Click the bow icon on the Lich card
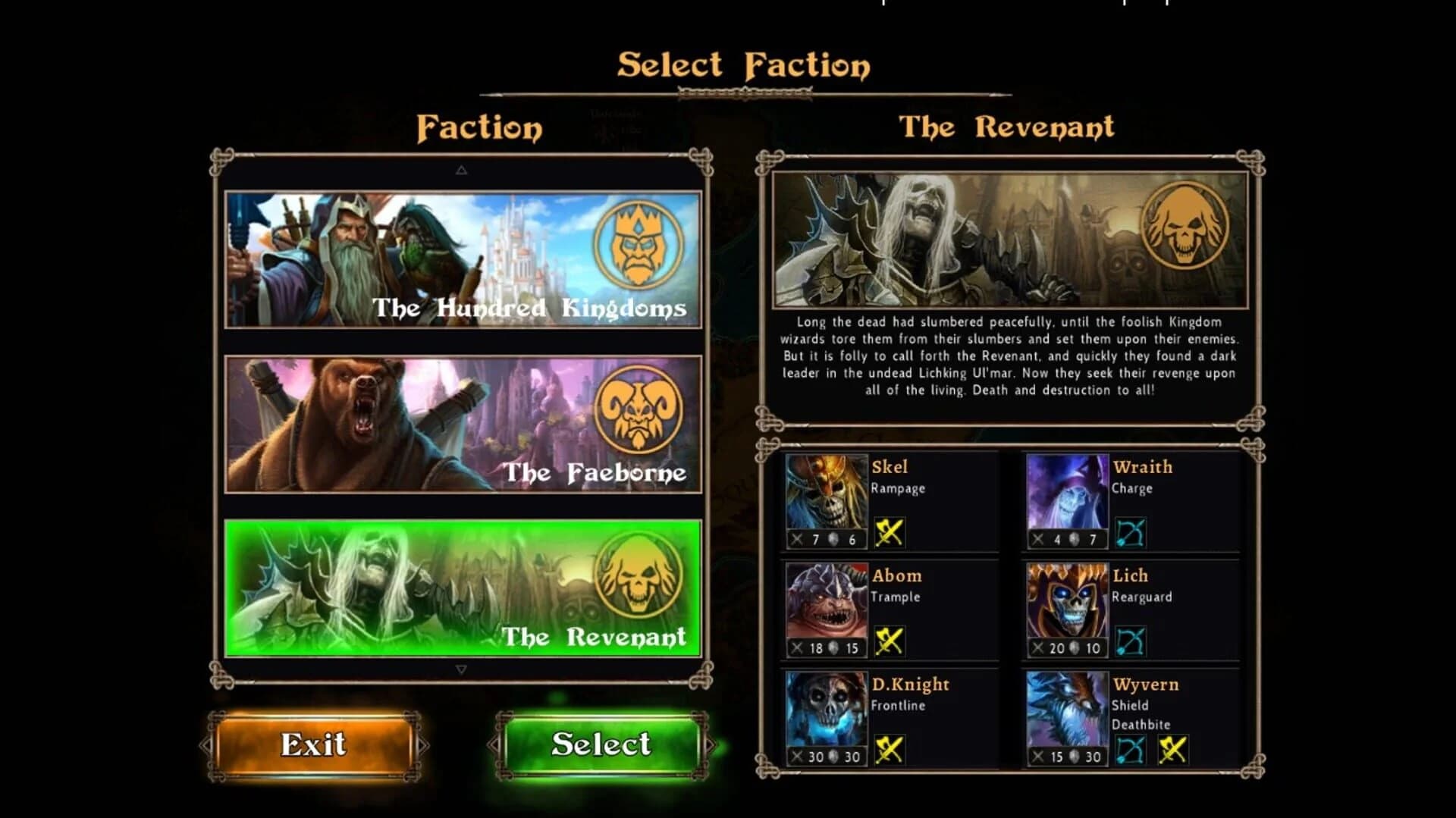1456x818 pixels. [x=1130, y=641]
